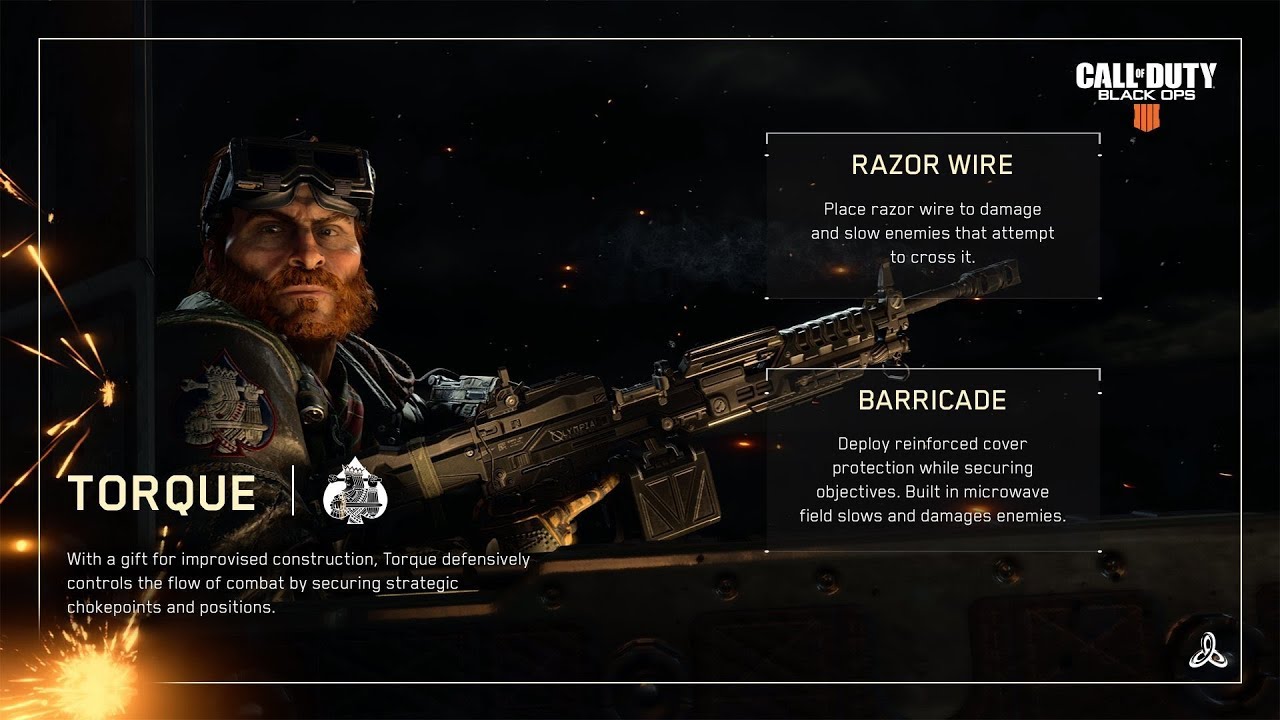Open the Call of Duty Black Ops logo

coord(1146,94)
